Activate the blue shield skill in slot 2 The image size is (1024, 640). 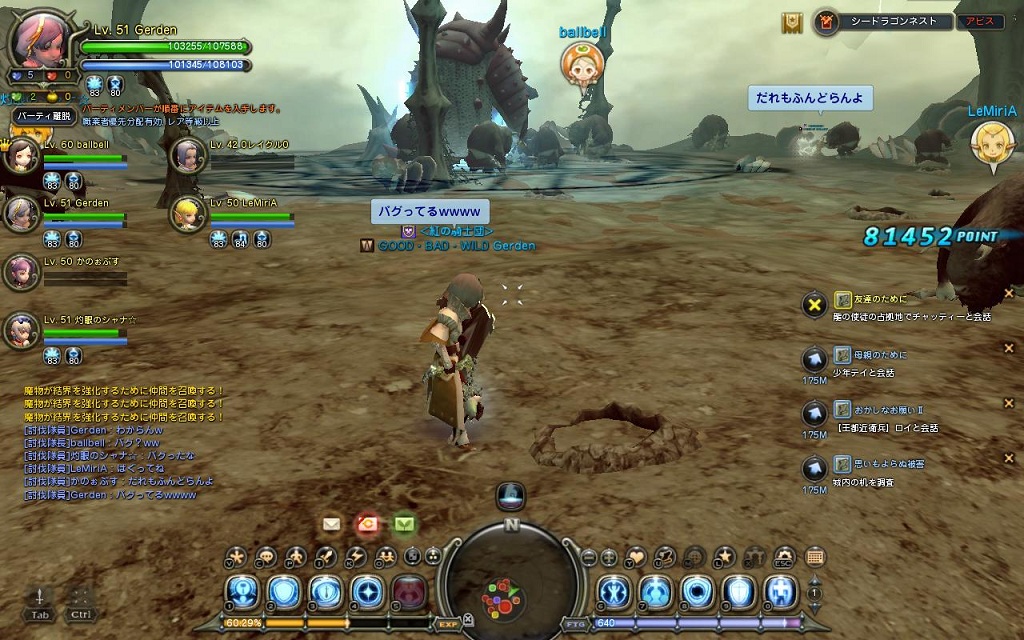pos(283,592)
